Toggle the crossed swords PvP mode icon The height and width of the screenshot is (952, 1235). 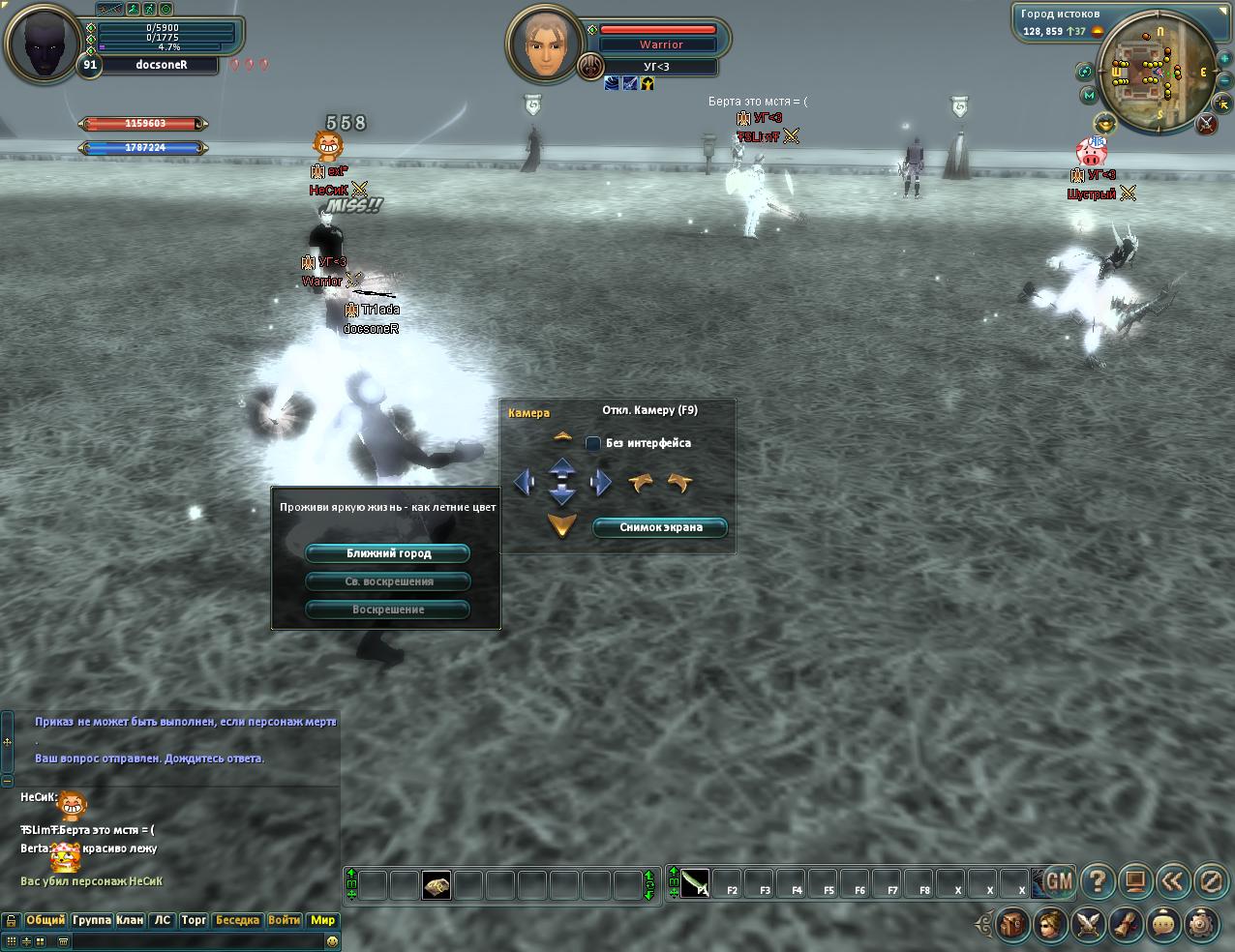click(1206, 123)
